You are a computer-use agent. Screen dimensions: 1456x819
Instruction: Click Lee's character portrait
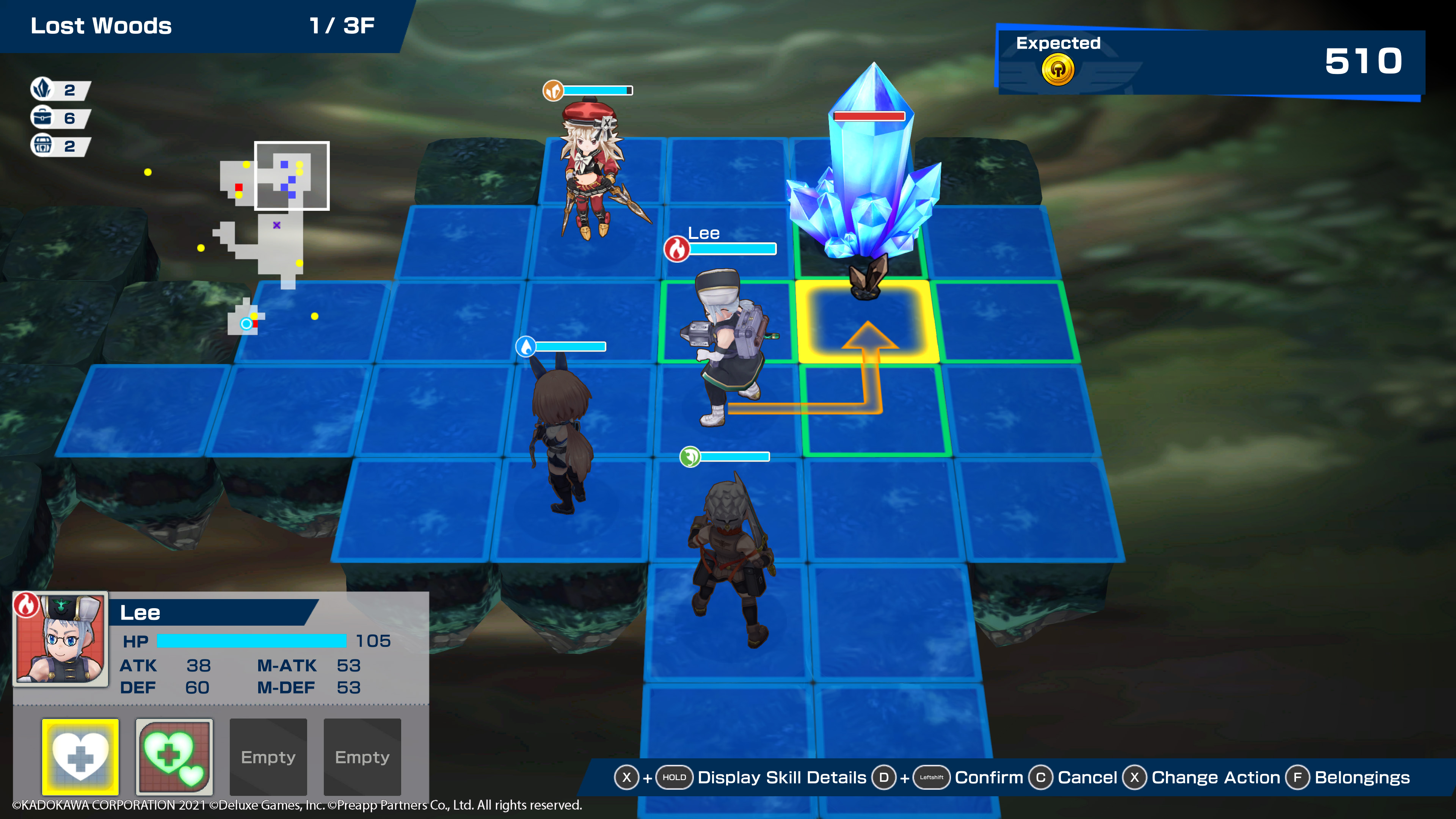tap(61, 639)
